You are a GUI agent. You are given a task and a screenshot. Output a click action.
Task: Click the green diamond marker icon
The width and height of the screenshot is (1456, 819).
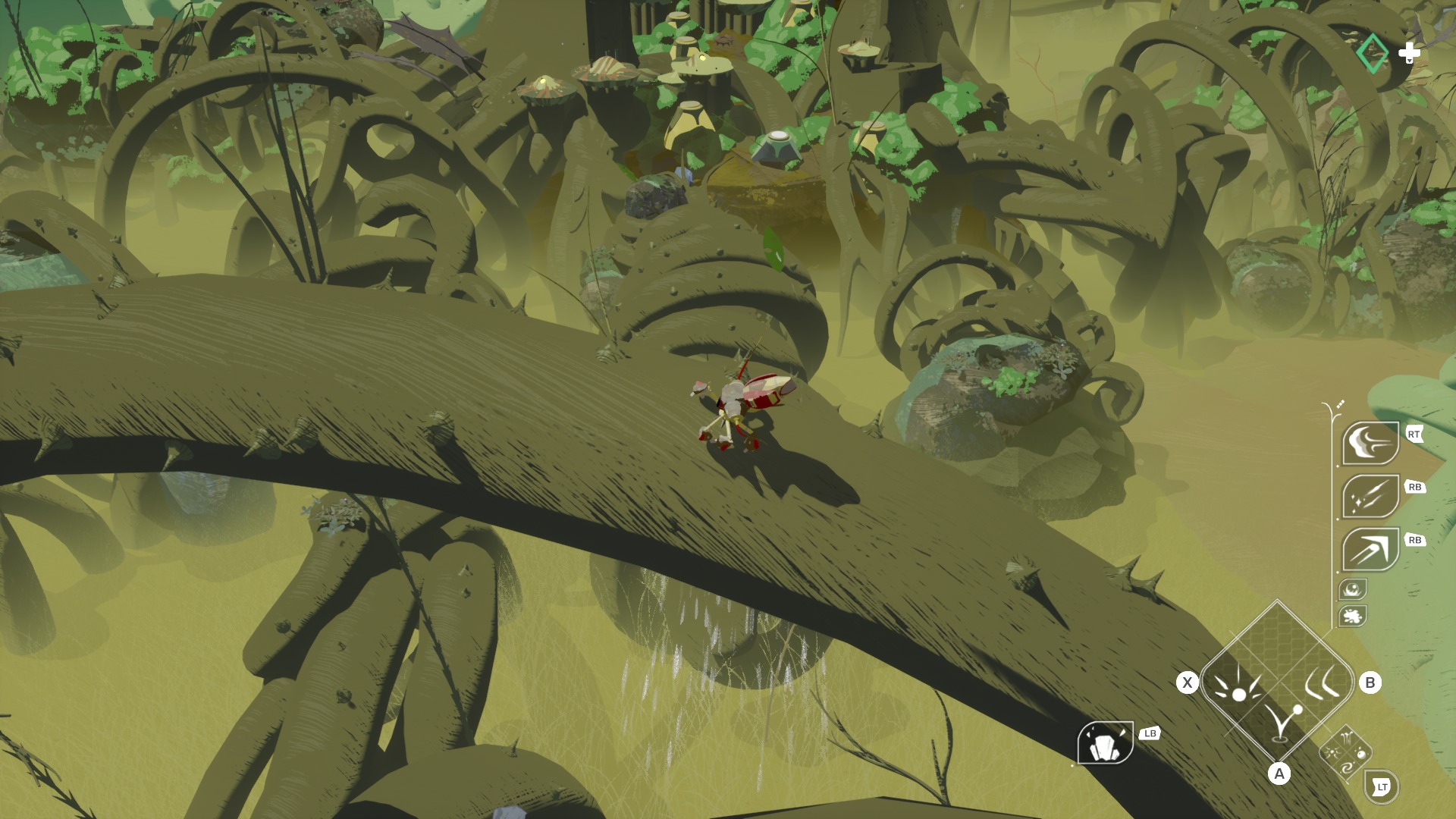coord(1371,53)
